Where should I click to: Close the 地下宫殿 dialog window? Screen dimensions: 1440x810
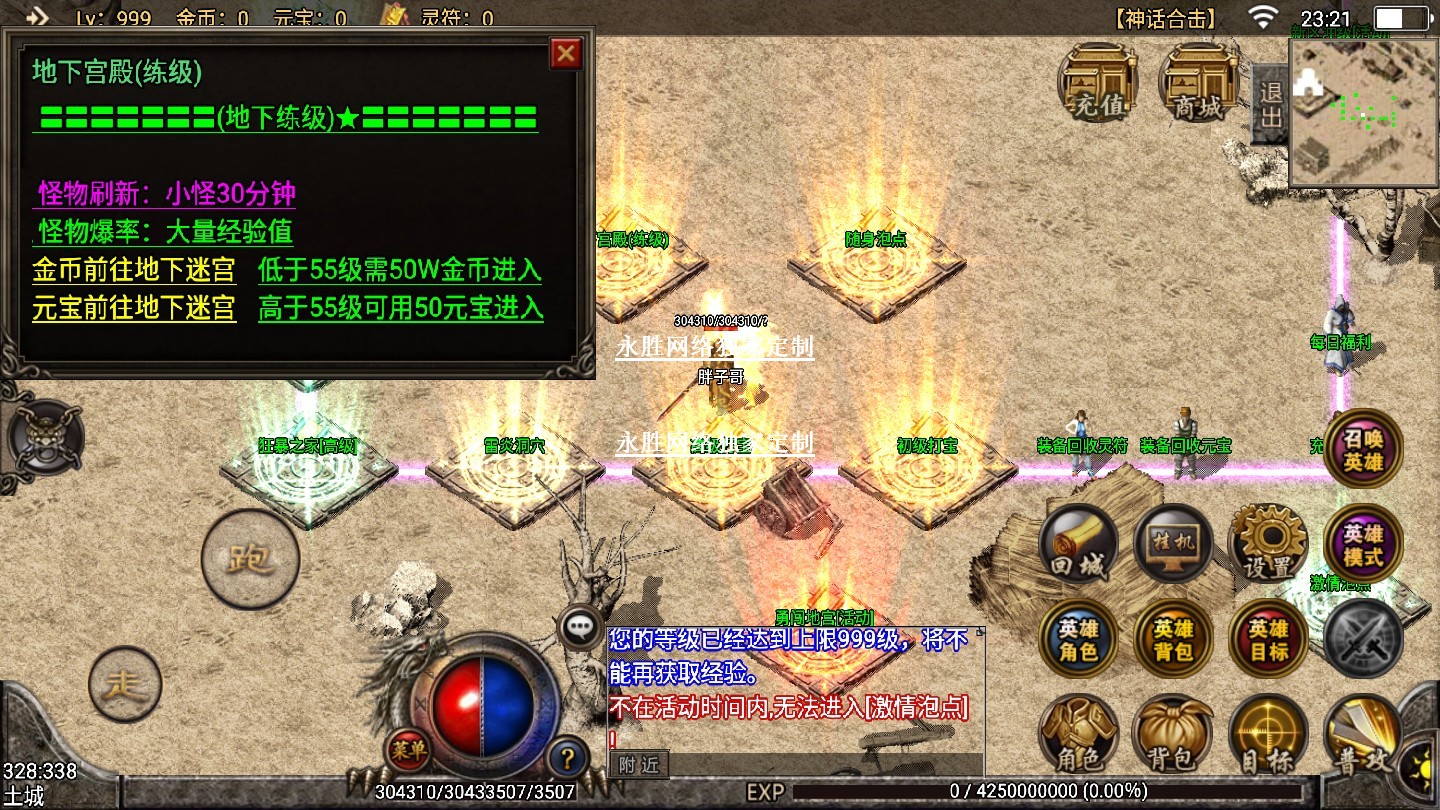coord(566,53)
